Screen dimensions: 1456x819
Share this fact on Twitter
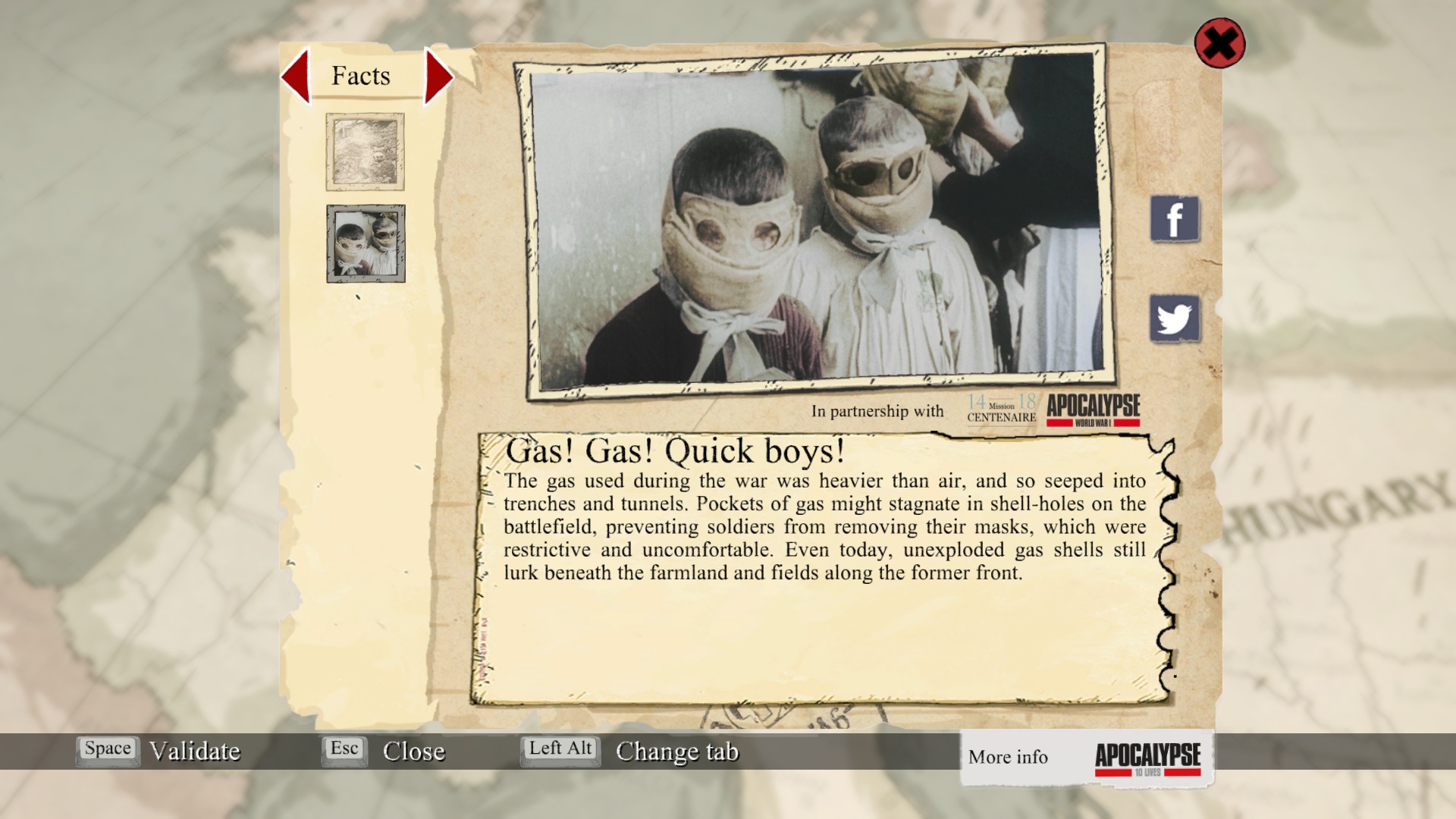pyautogui.click(x=1175, y=318)
